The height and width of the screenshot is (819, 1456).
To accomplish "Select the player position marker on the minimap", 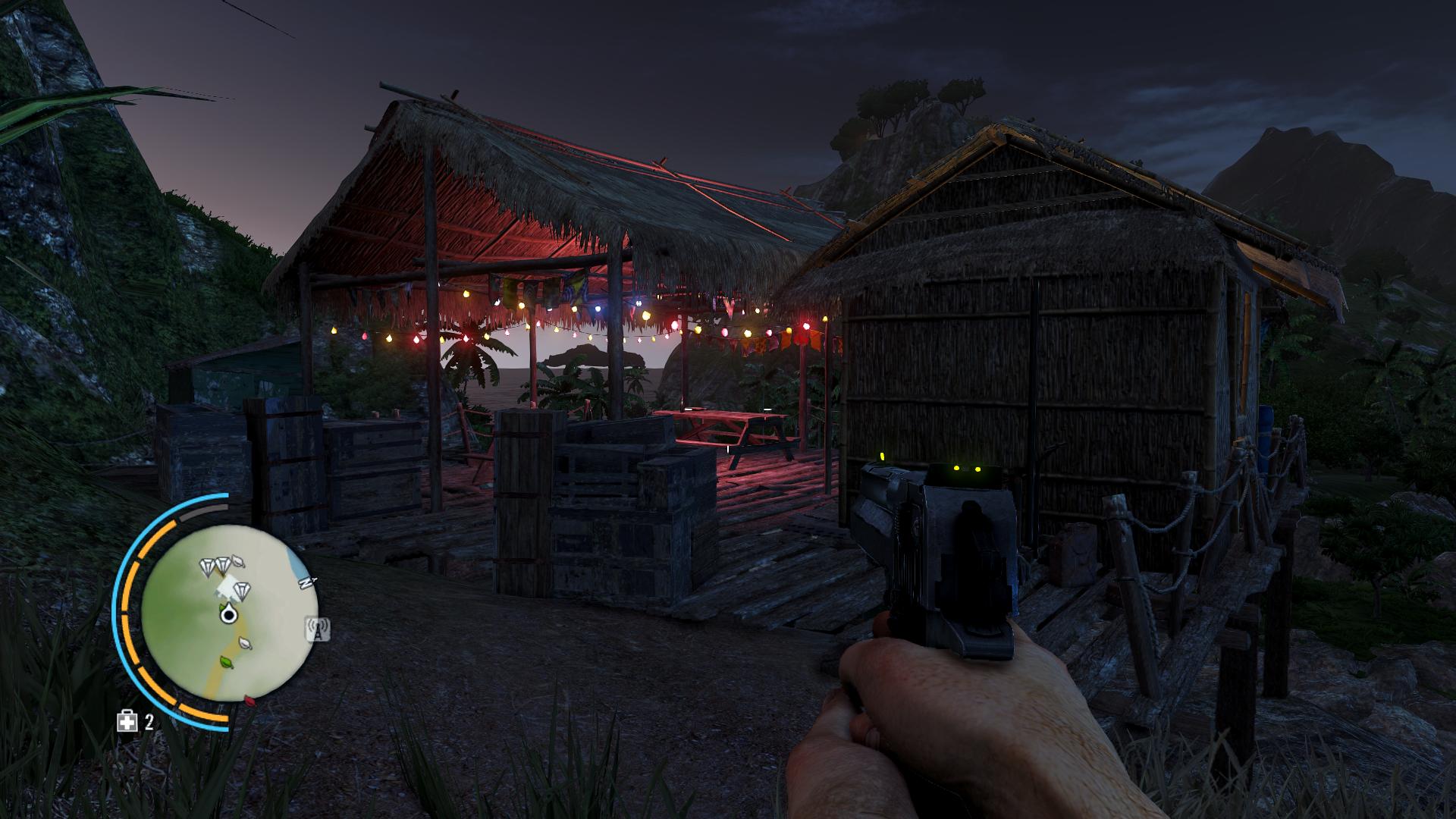I will (x=227, y=615).
